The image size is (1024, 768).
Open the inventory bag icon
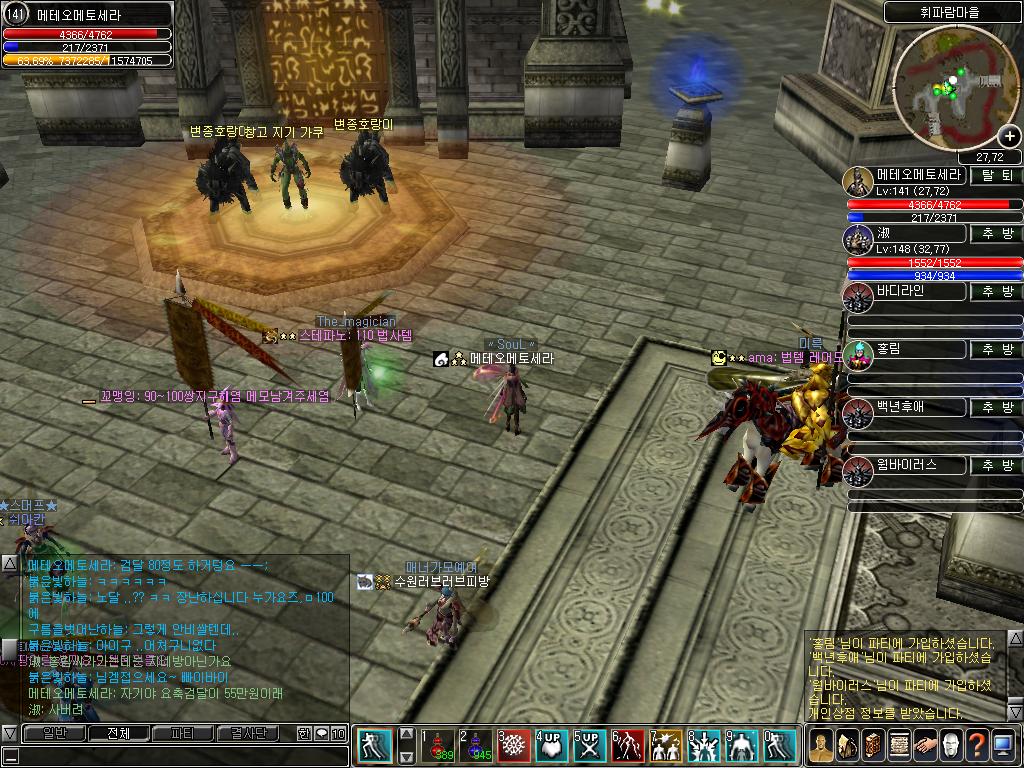click(x=847, y=746)
